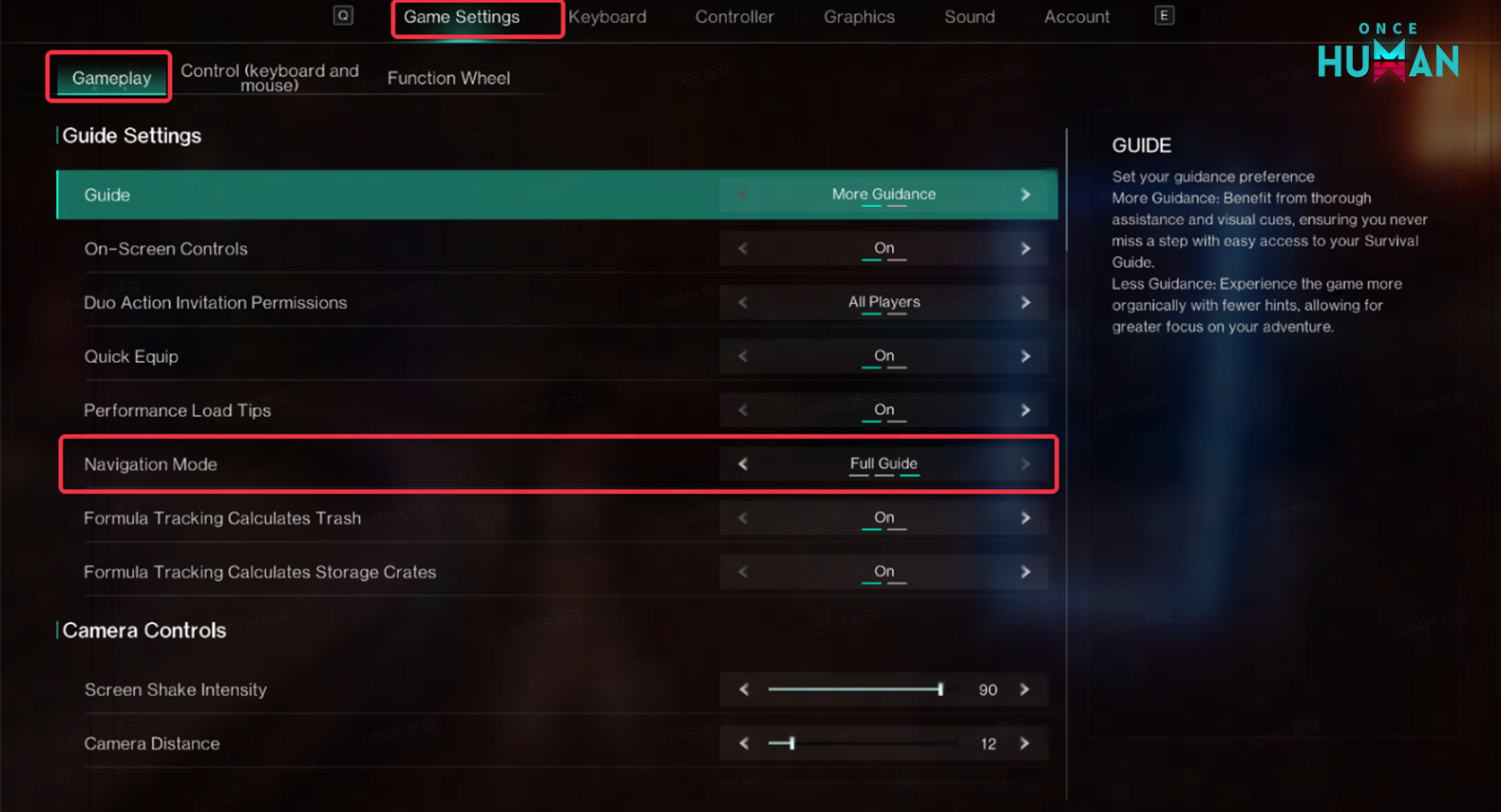Select the Control (keyboard and mouse) tab
Viewport: 1501px width, 812px height.
pos(269,78)
